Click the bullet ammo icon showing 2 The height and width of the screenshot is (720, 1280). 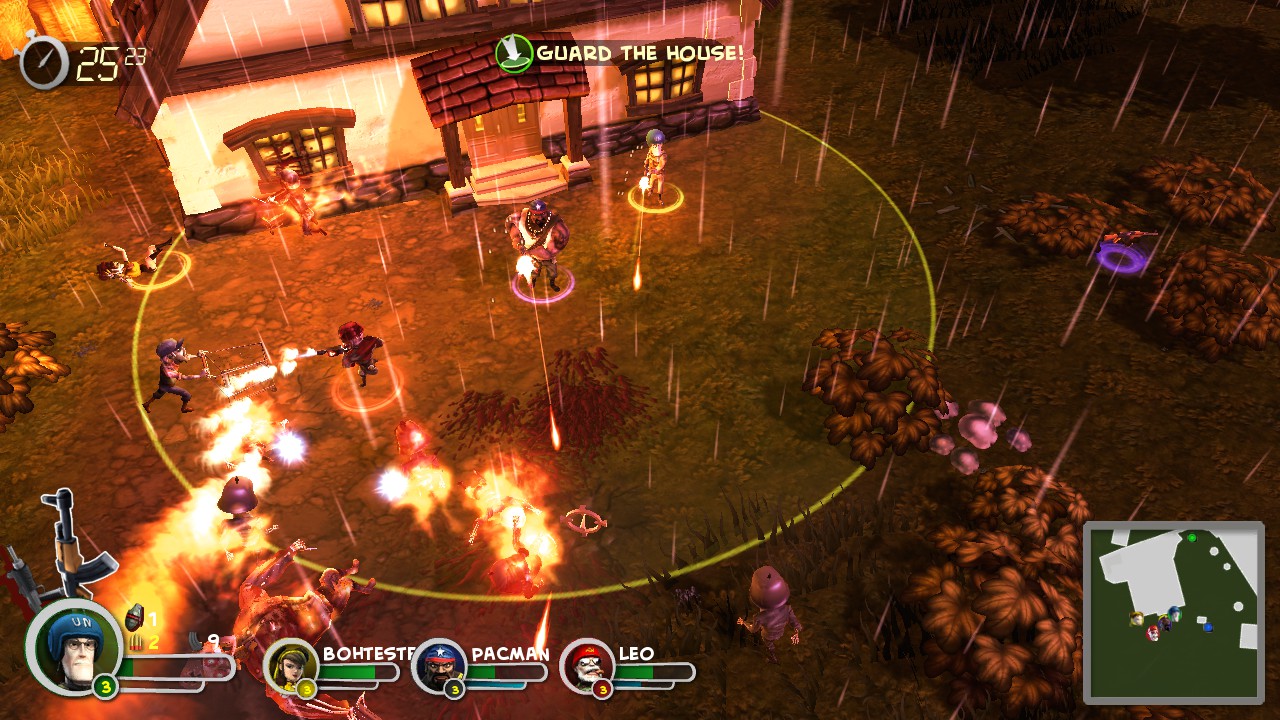coord(135,643)
